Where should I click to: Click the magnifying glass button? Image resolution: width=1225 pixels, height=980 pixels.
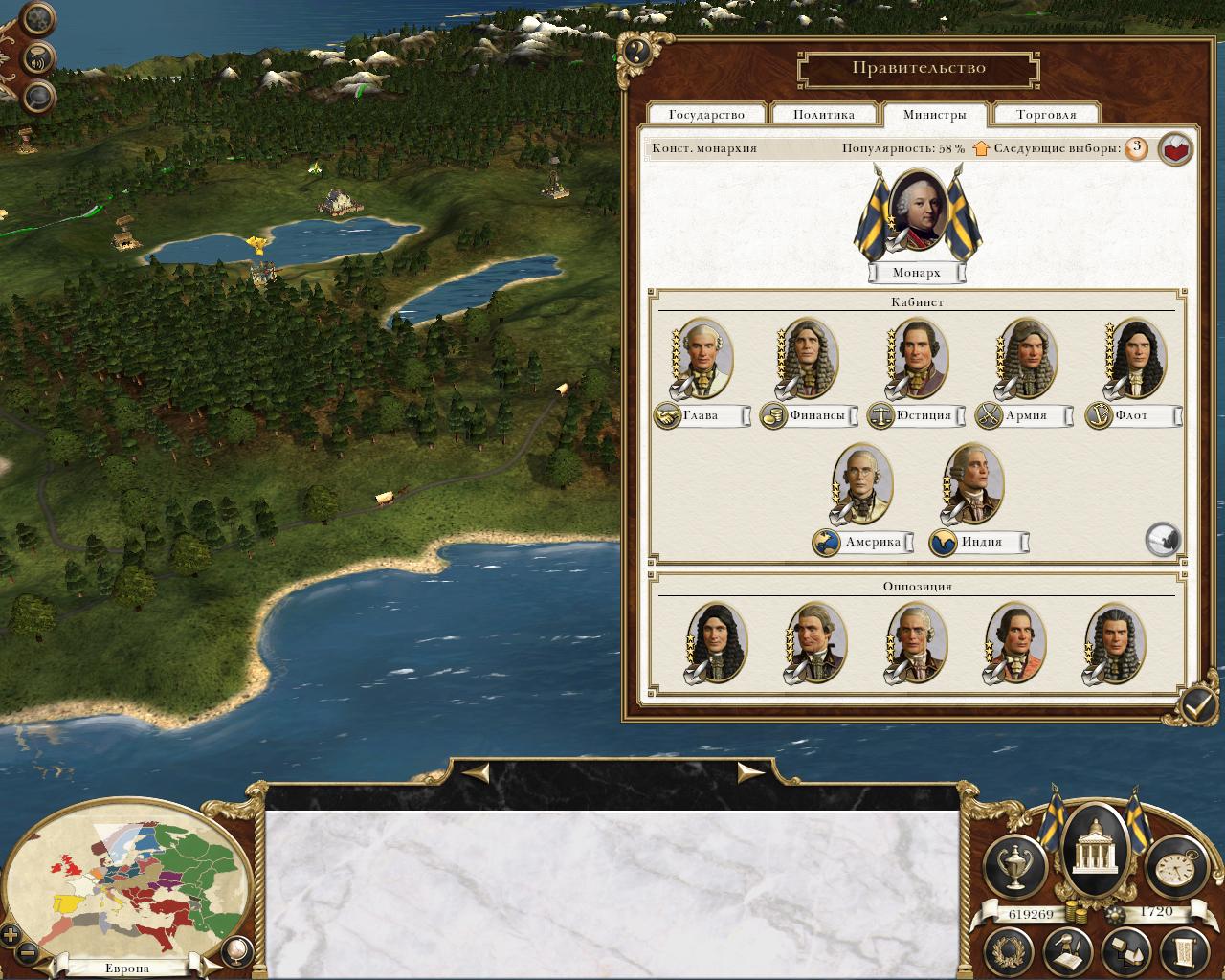[x=37, y=94]
